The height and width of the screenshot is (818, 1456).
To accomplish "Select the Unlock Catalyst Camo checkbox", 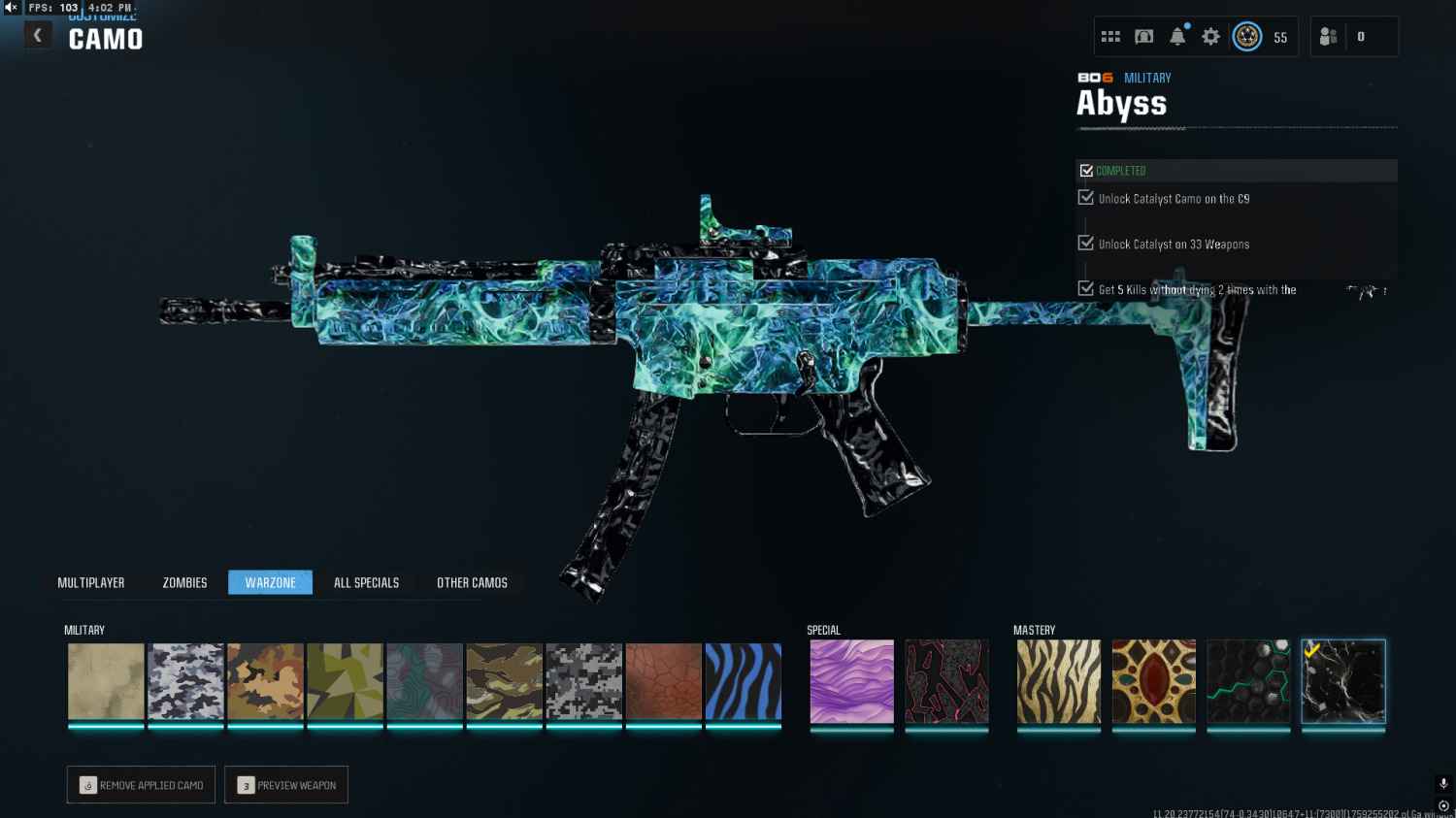I will 1084,197.
